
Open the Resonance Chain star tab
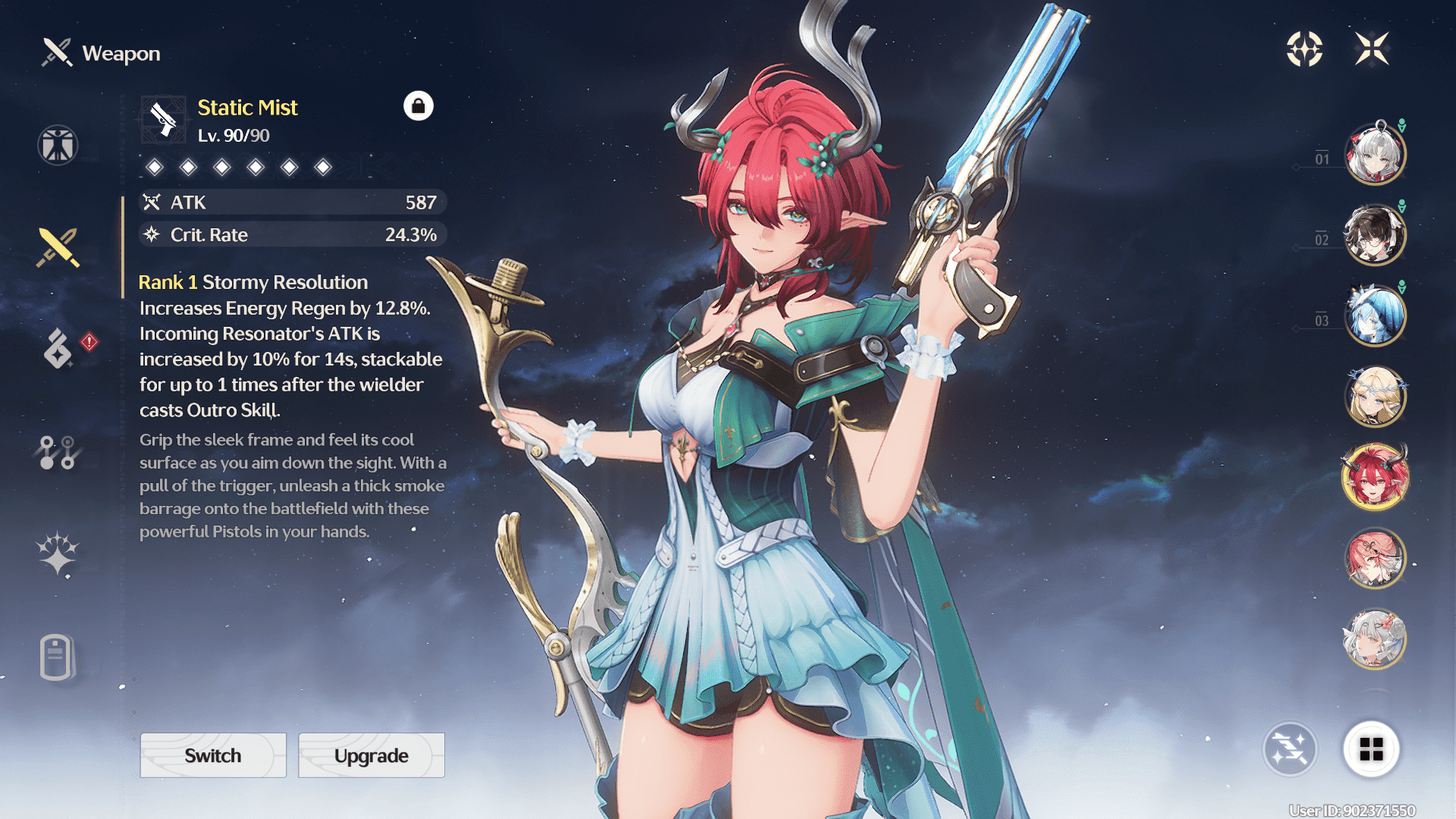58,554
